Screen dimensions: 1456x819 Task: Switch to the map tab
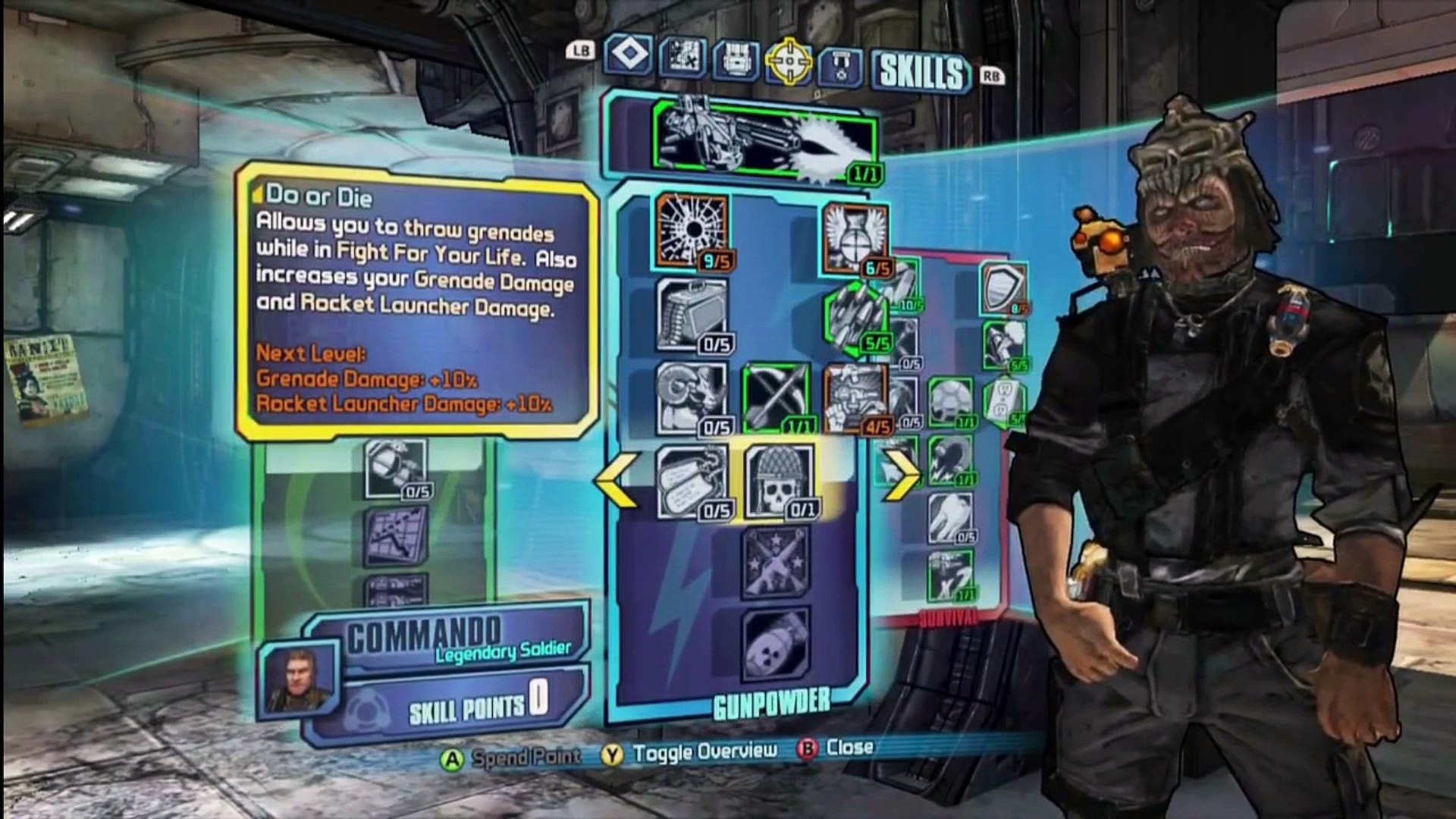(682, 57)
